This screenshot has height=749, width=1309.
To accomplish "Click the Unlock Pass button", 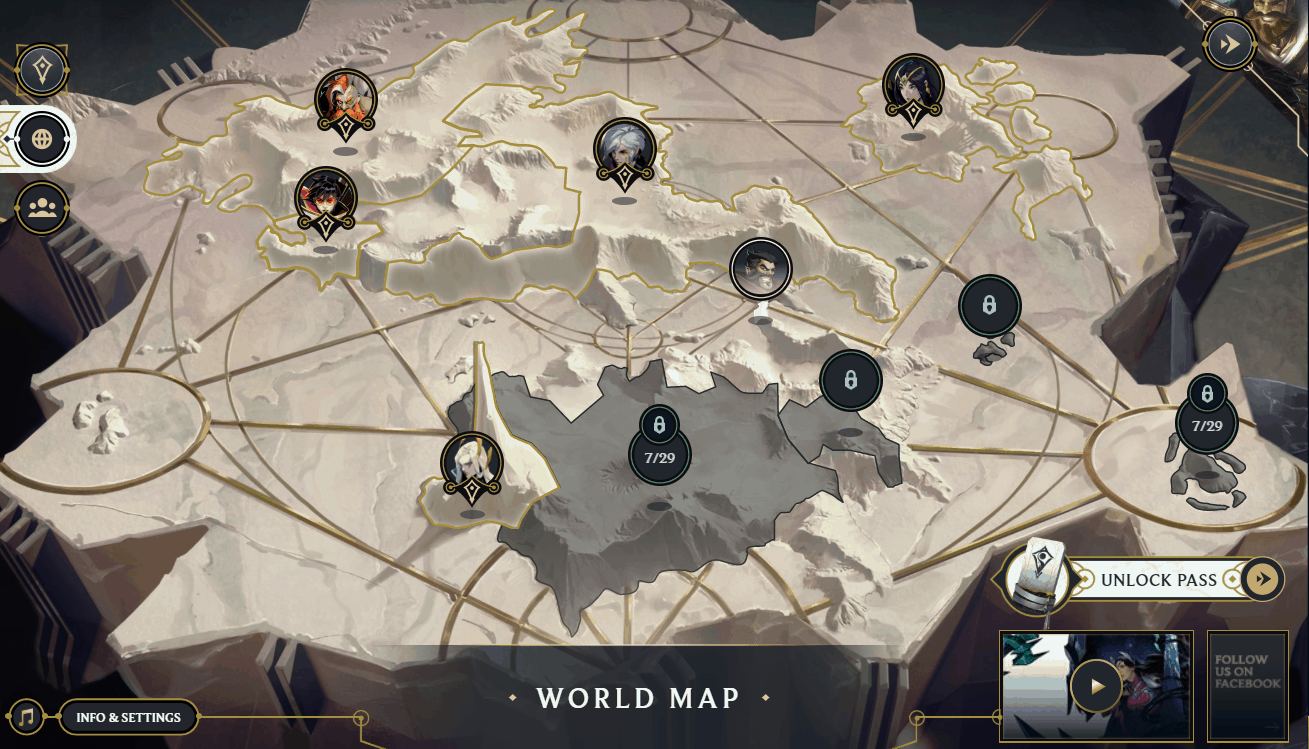I will (x=1158, y=579).
